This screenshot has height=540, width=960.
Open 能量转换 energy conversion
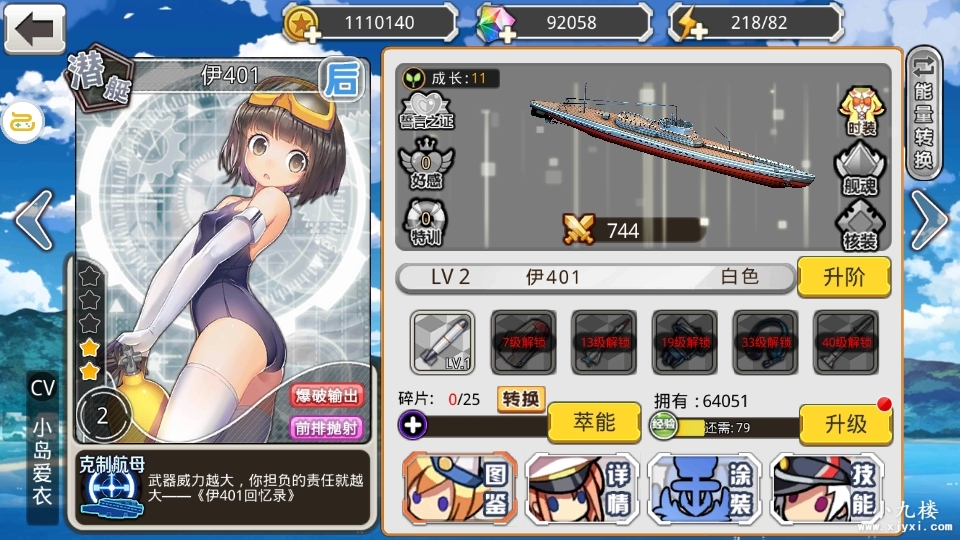tap(924, 113)
